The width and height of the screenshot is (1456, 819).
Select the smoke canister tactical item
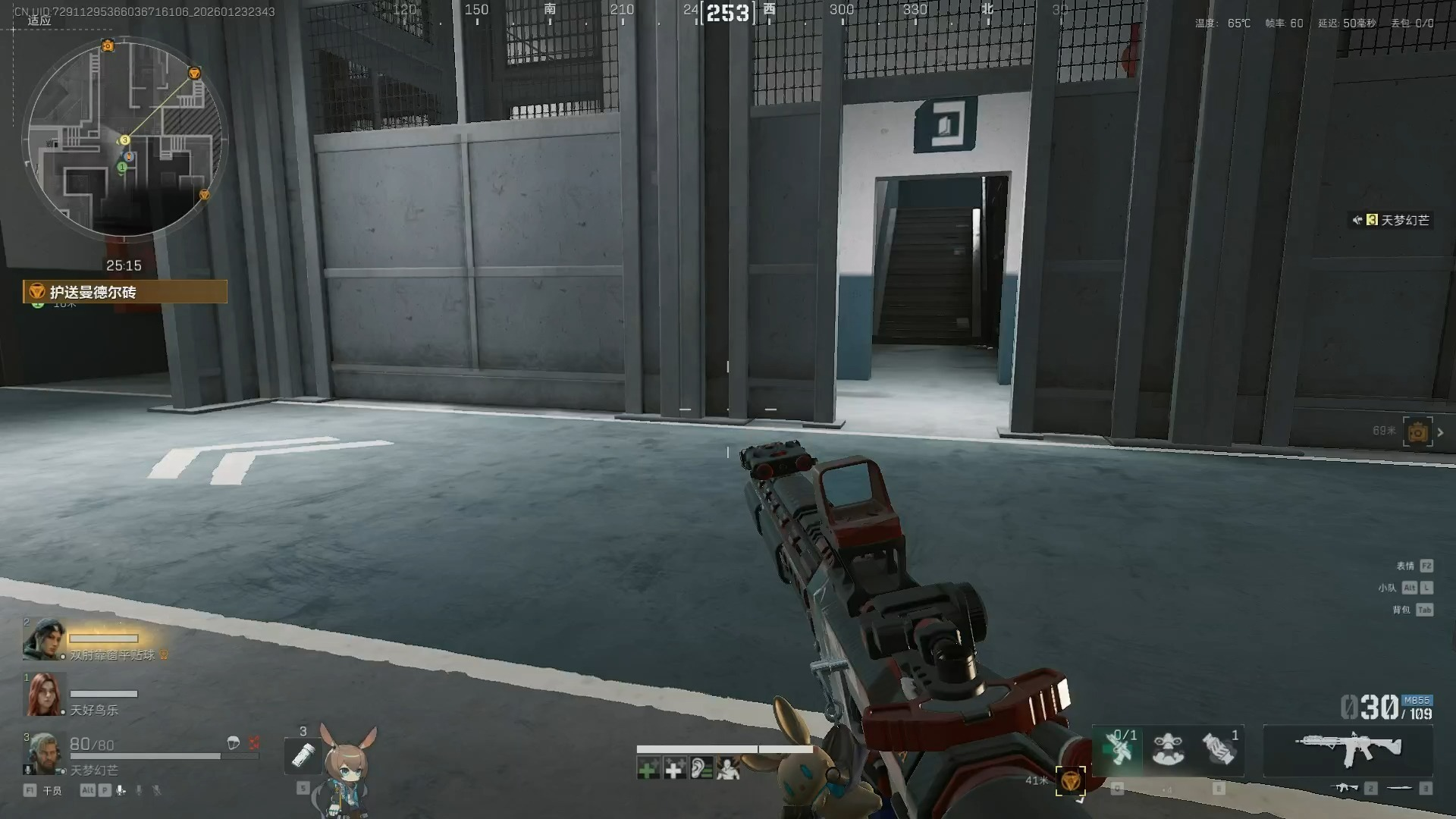pyautogui.click(x=1219, y=749)
